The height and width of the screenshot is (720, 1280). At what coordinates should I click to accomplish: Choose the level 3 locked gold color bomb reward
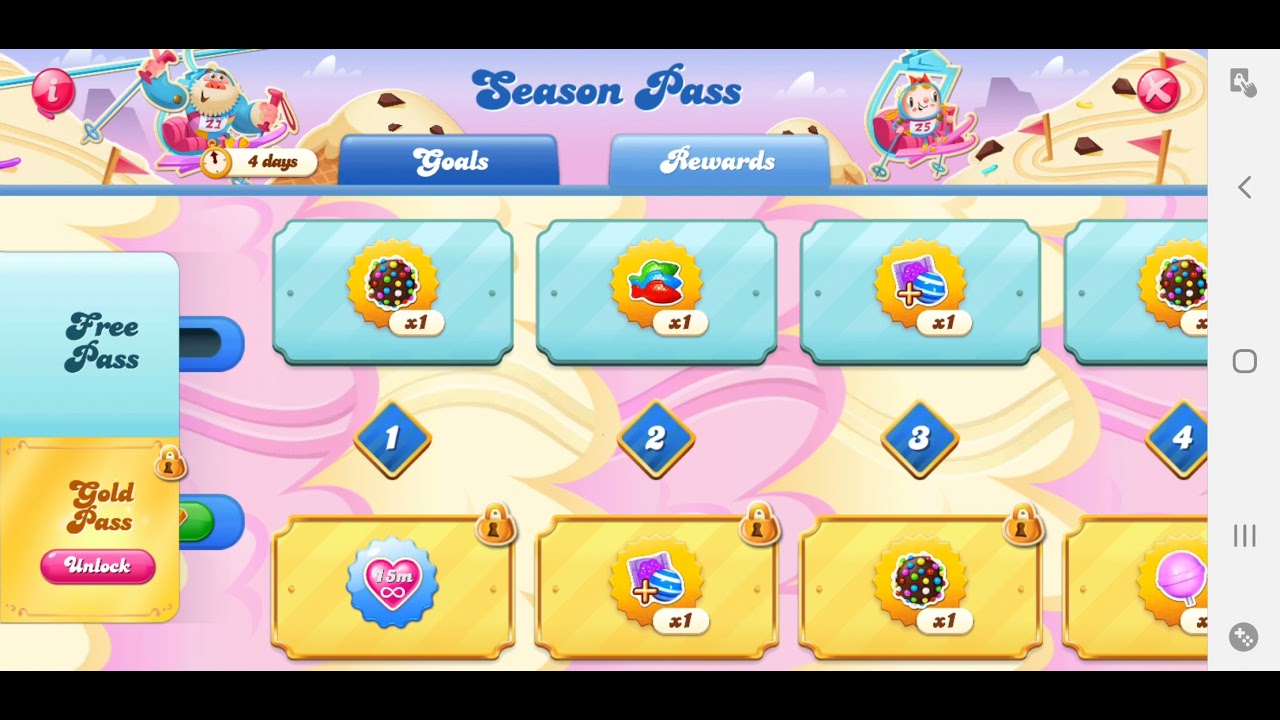click(x=920, y=587)
